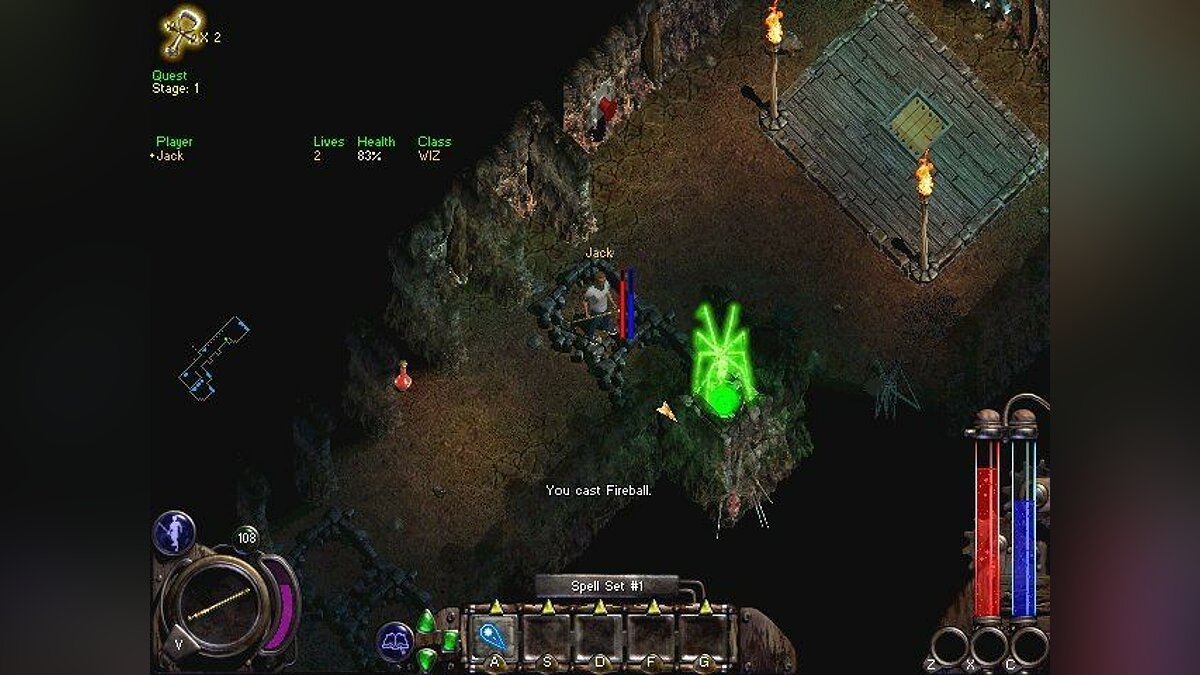Open the blue spellbook icon

(x=396, y=641)
